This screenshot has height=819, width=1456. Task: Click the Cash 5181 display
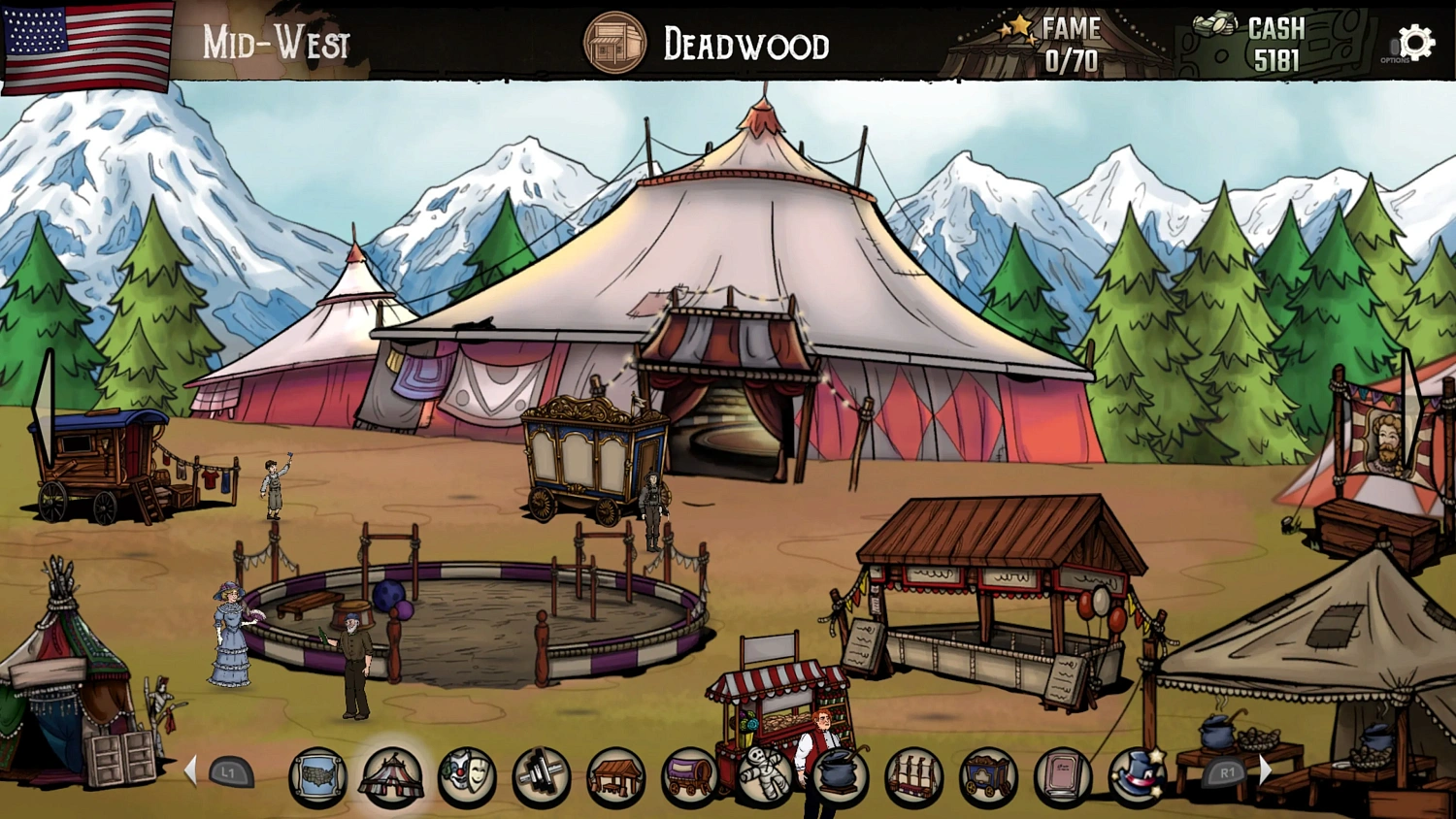(x=1273, y=44)
